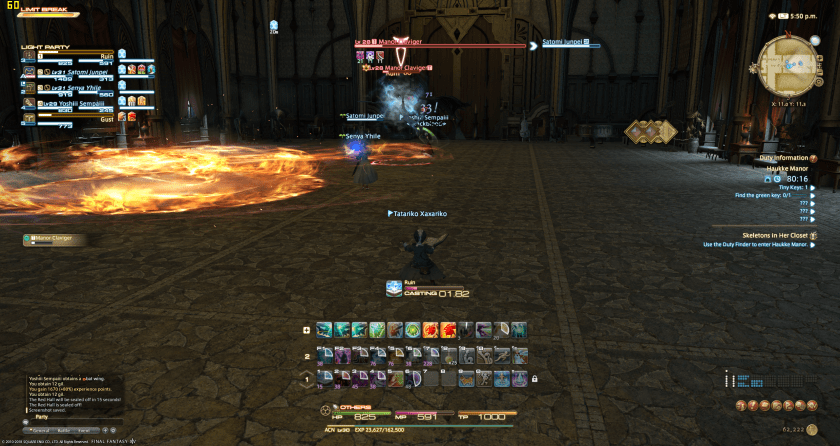Expand the Duty Information panel
Screen dimensions: 840x446
click(812, 158)
